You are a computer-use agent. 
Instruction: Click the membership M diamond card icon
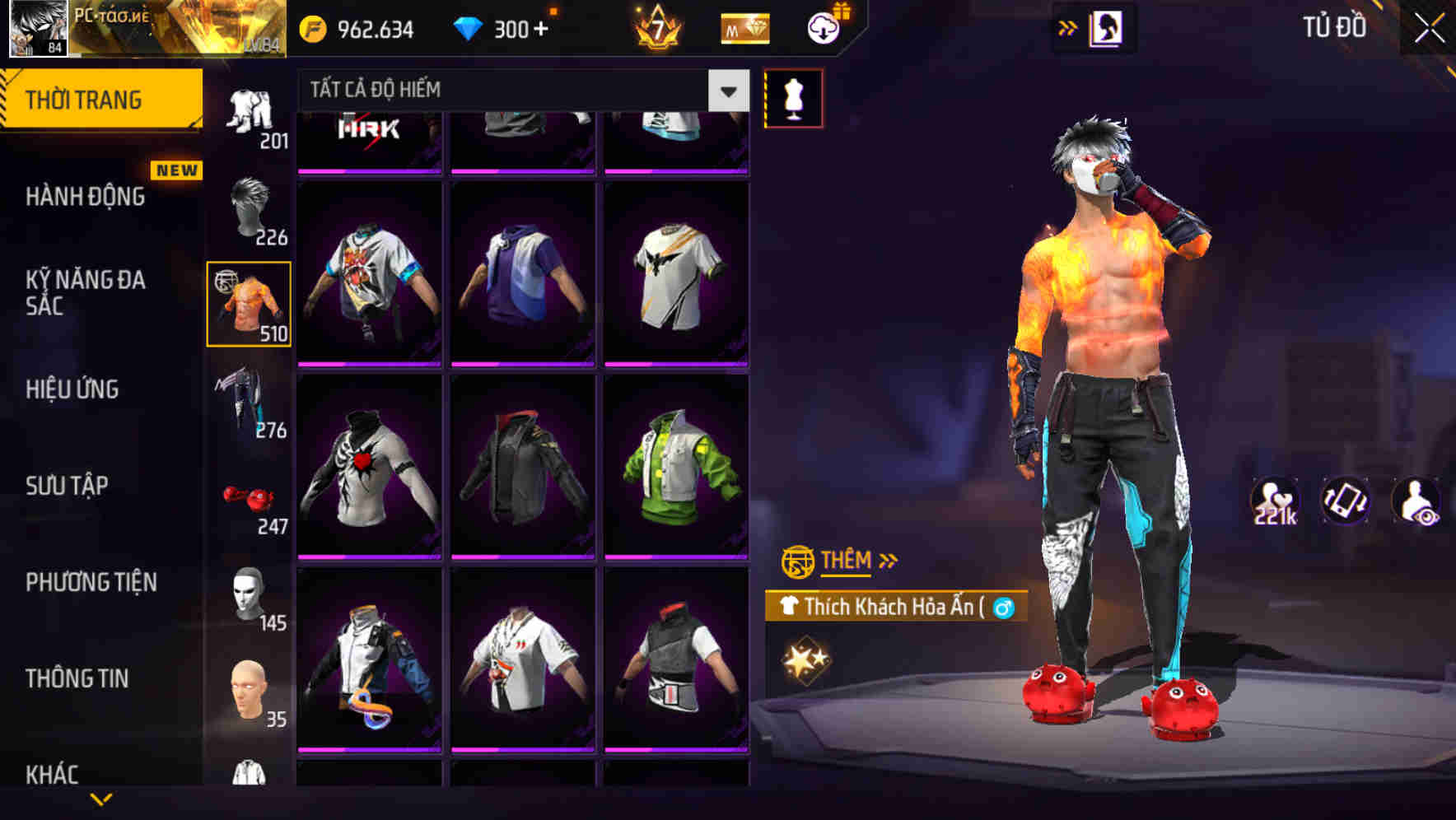click(742, 29)
